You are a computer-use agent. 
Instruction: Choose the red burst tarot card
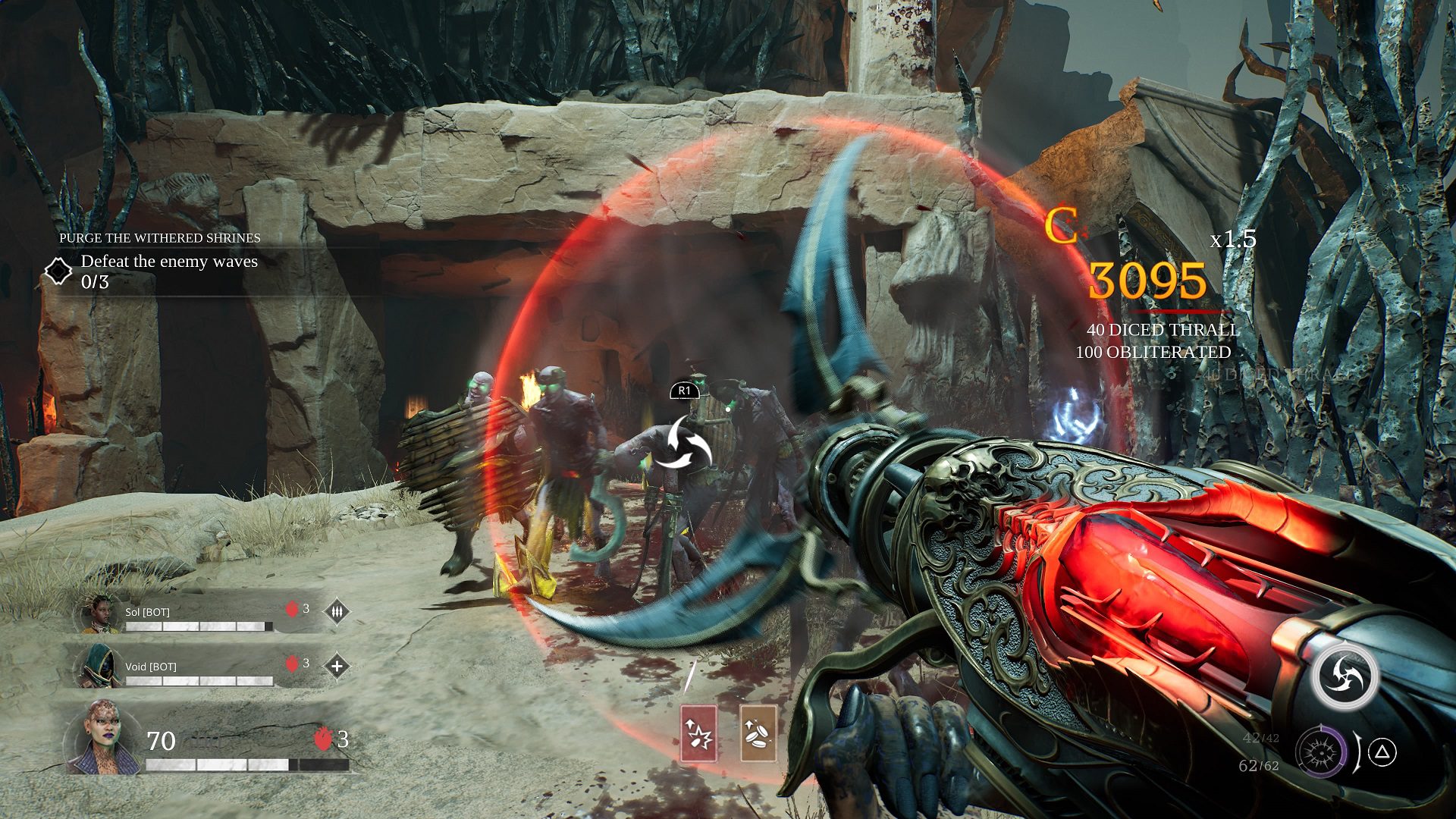tap(698, 733)
